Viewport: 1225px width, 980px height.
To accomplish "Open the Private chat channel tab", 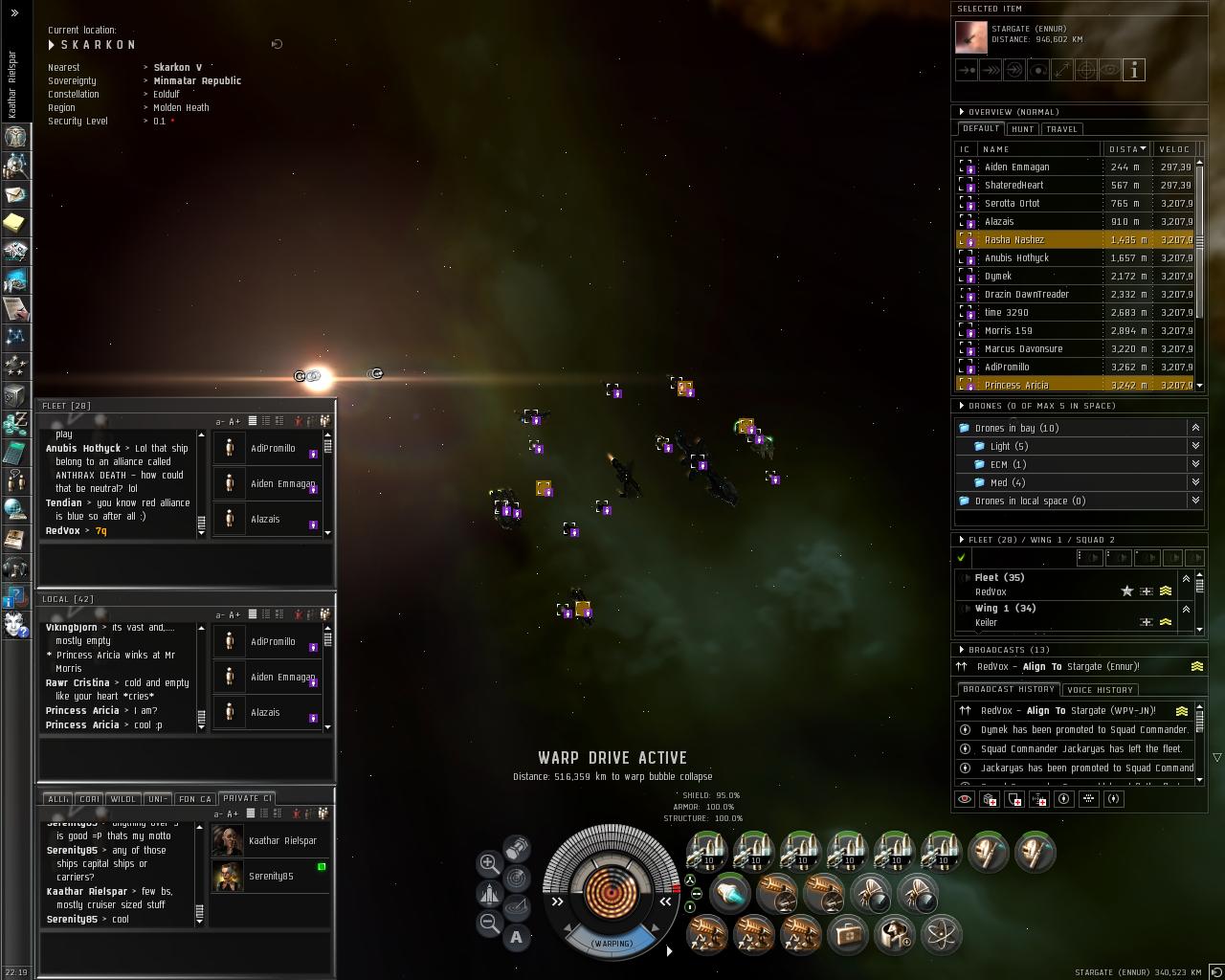I will [x=247, y=798].
